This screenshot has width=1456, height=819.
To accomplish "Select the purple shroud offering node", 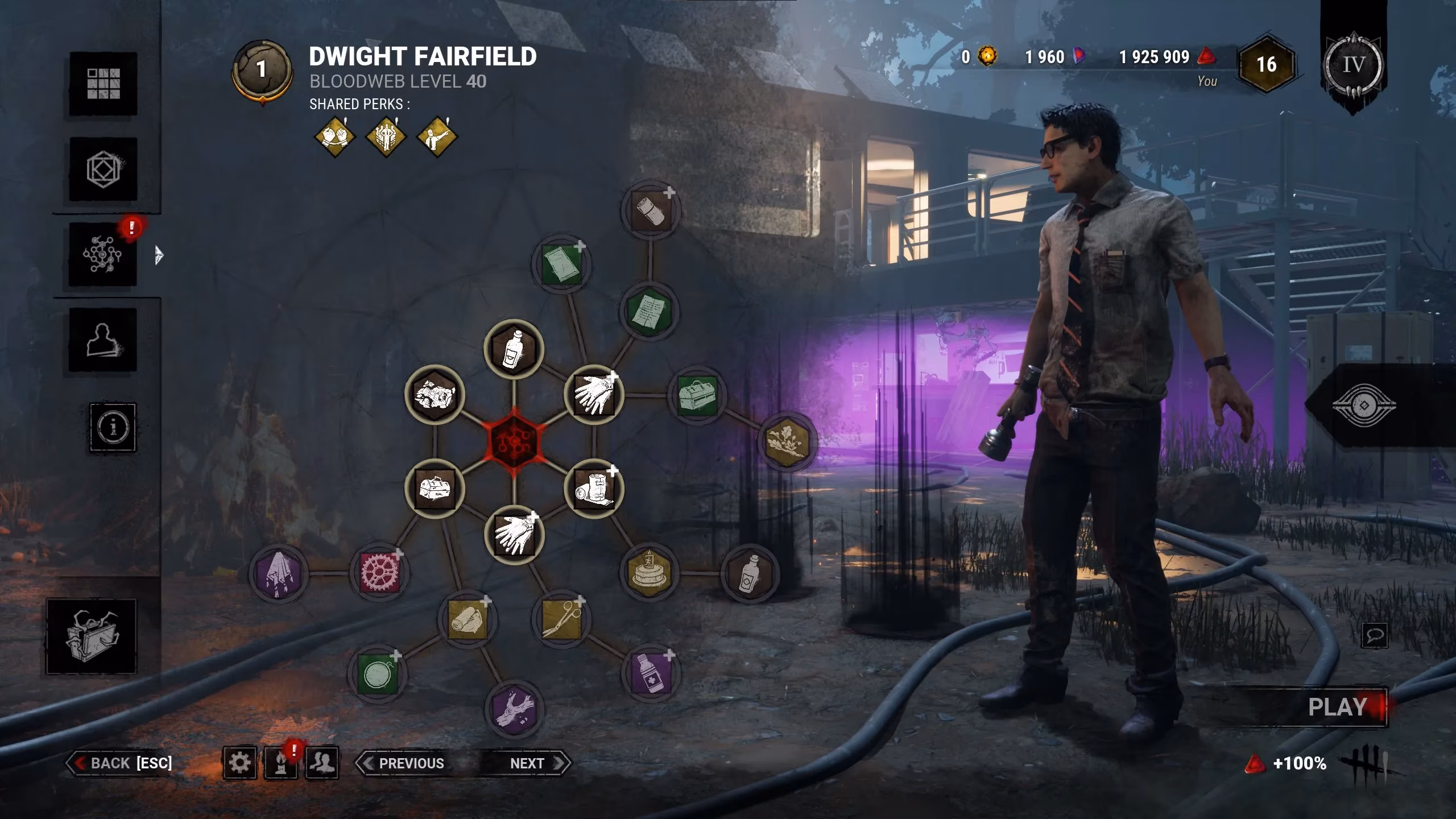I will [278, 573].
